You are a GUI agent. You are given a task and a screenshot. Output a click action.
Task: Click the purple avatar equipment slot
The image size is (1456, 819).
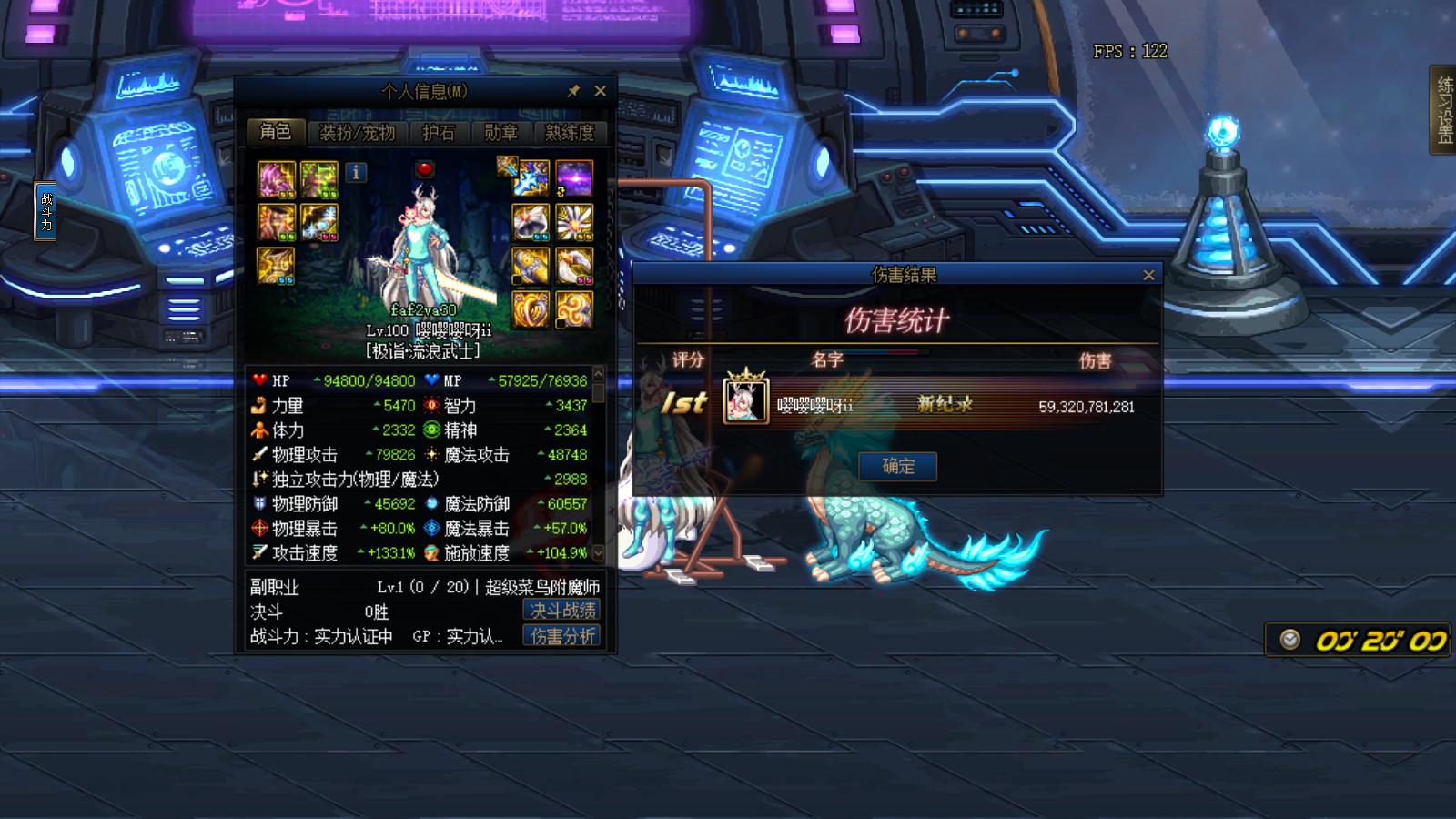coord(573,179)
